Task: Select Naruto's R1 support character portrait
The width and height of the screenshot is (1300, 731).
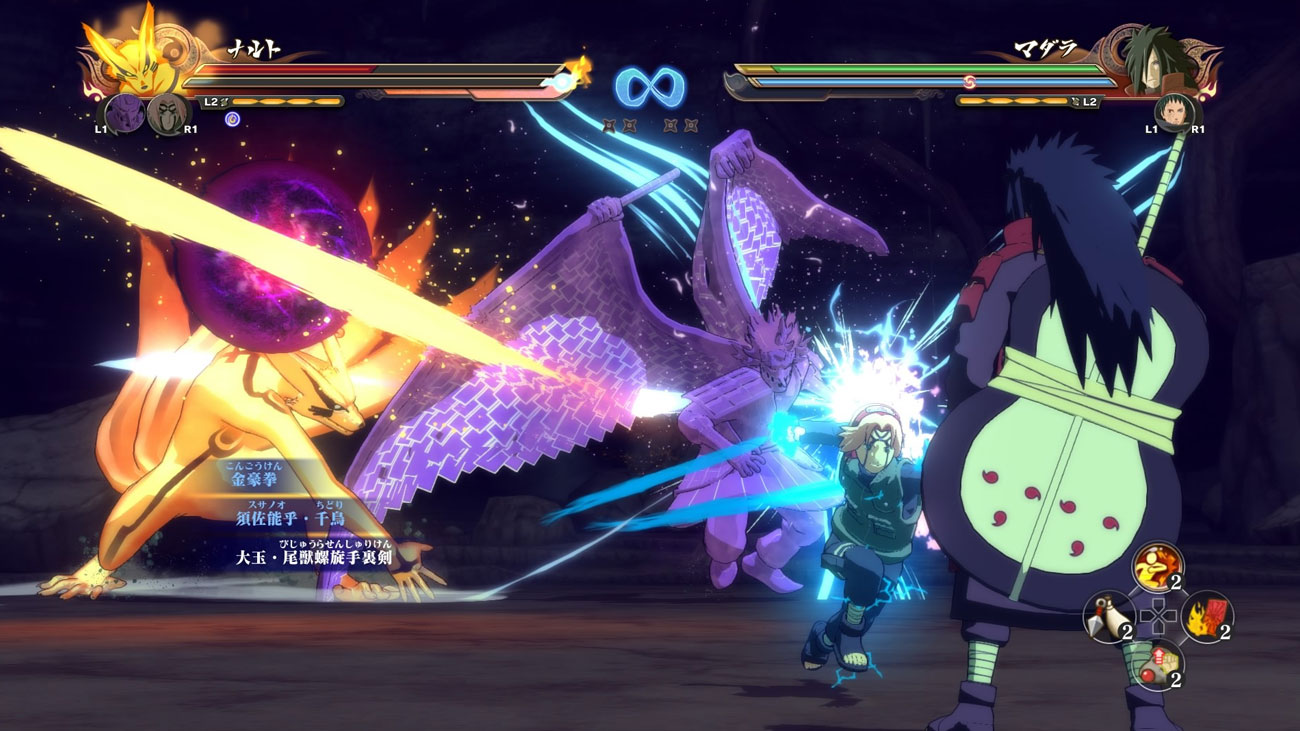Action: 166,113
